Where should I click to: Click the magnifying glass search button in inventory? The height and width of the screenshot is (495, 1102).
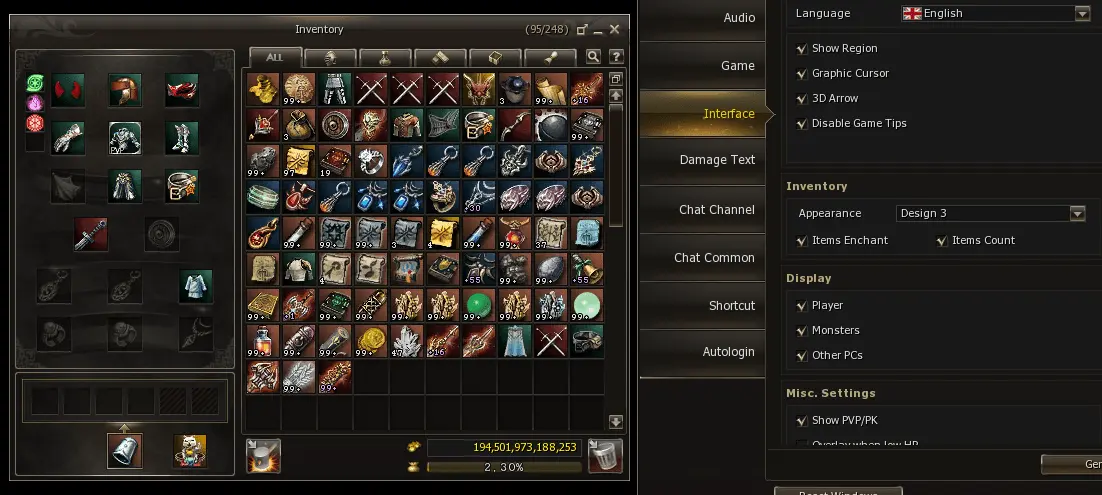click(593, 57)
